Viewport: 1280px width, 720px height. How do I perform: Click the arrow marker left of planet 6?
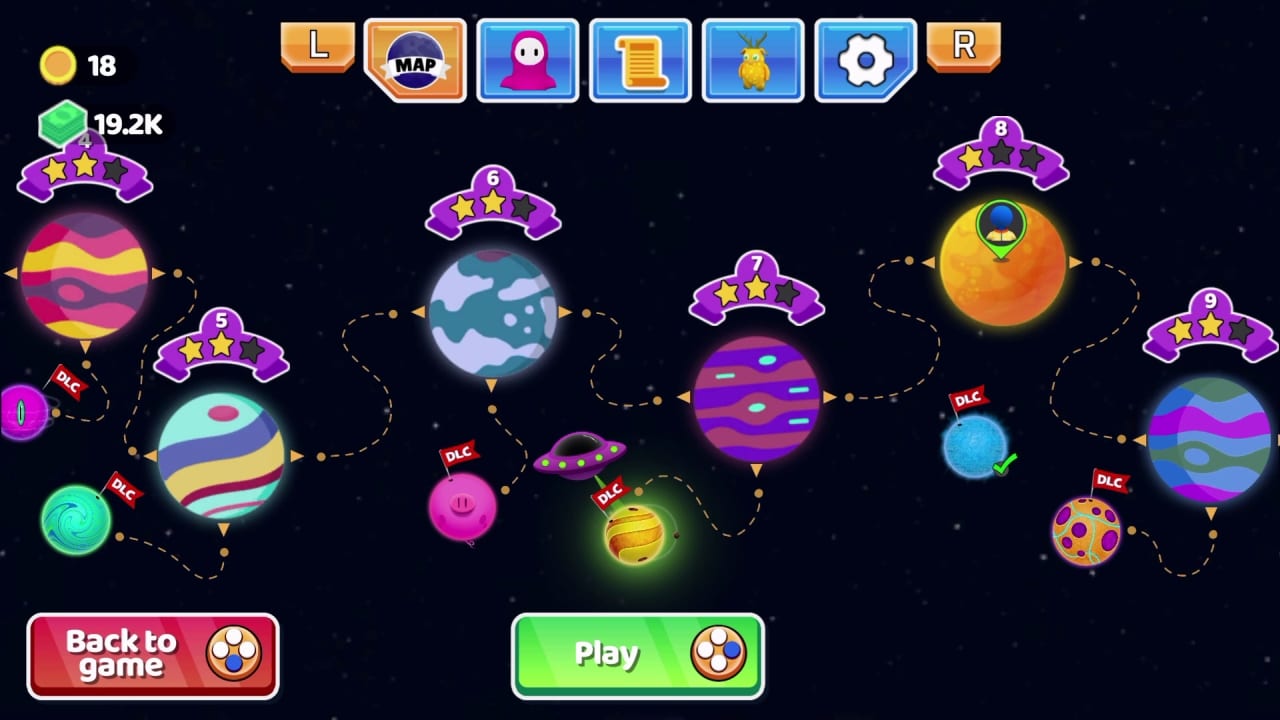(418, 312)
